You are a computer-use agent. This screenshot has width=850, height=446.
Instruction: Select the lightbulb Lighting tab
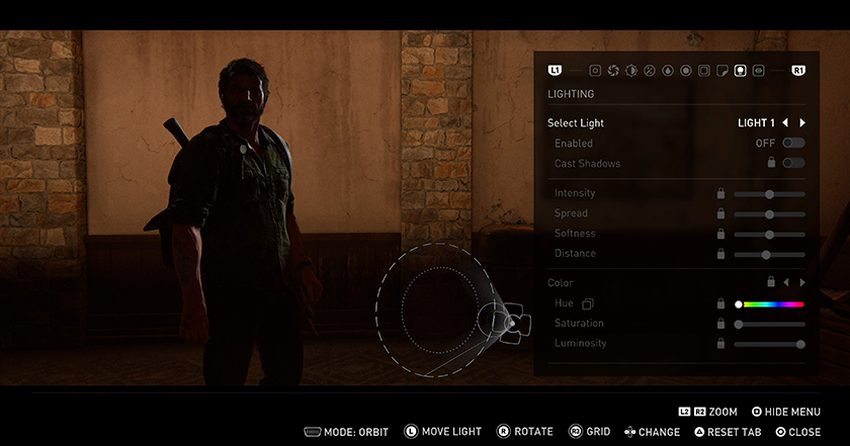(x=740, y=71)
